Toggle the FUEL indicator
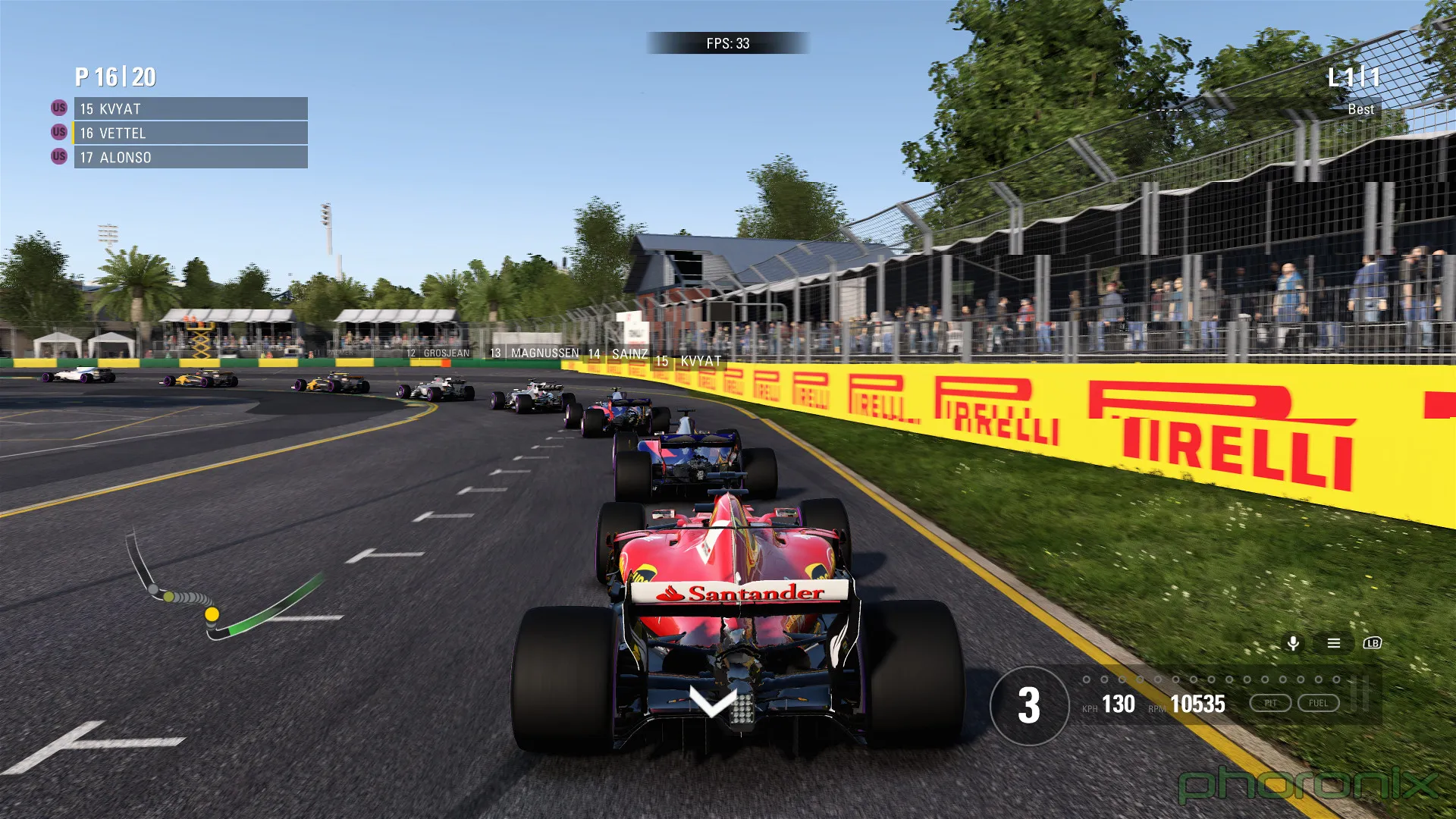Screen dimensions: 1456x819 click(1319, 702)
